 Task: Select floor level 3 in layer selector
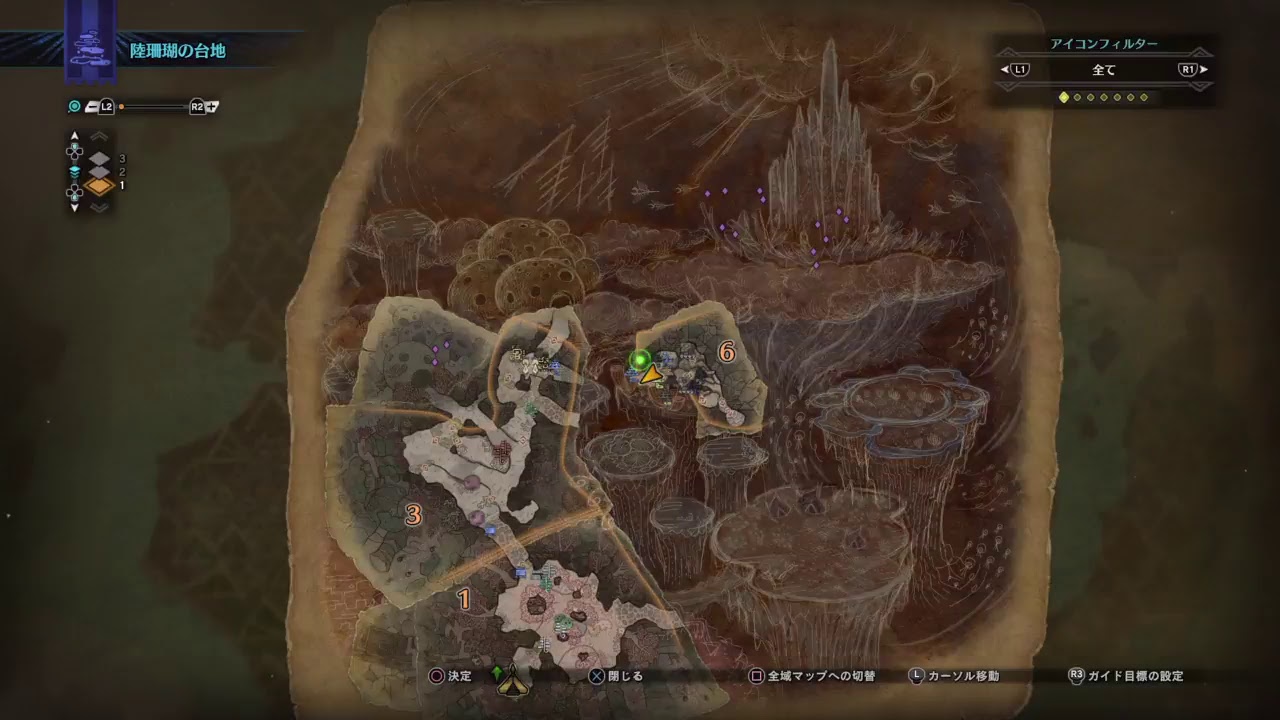pyautogui.click(x=99, y=158)
